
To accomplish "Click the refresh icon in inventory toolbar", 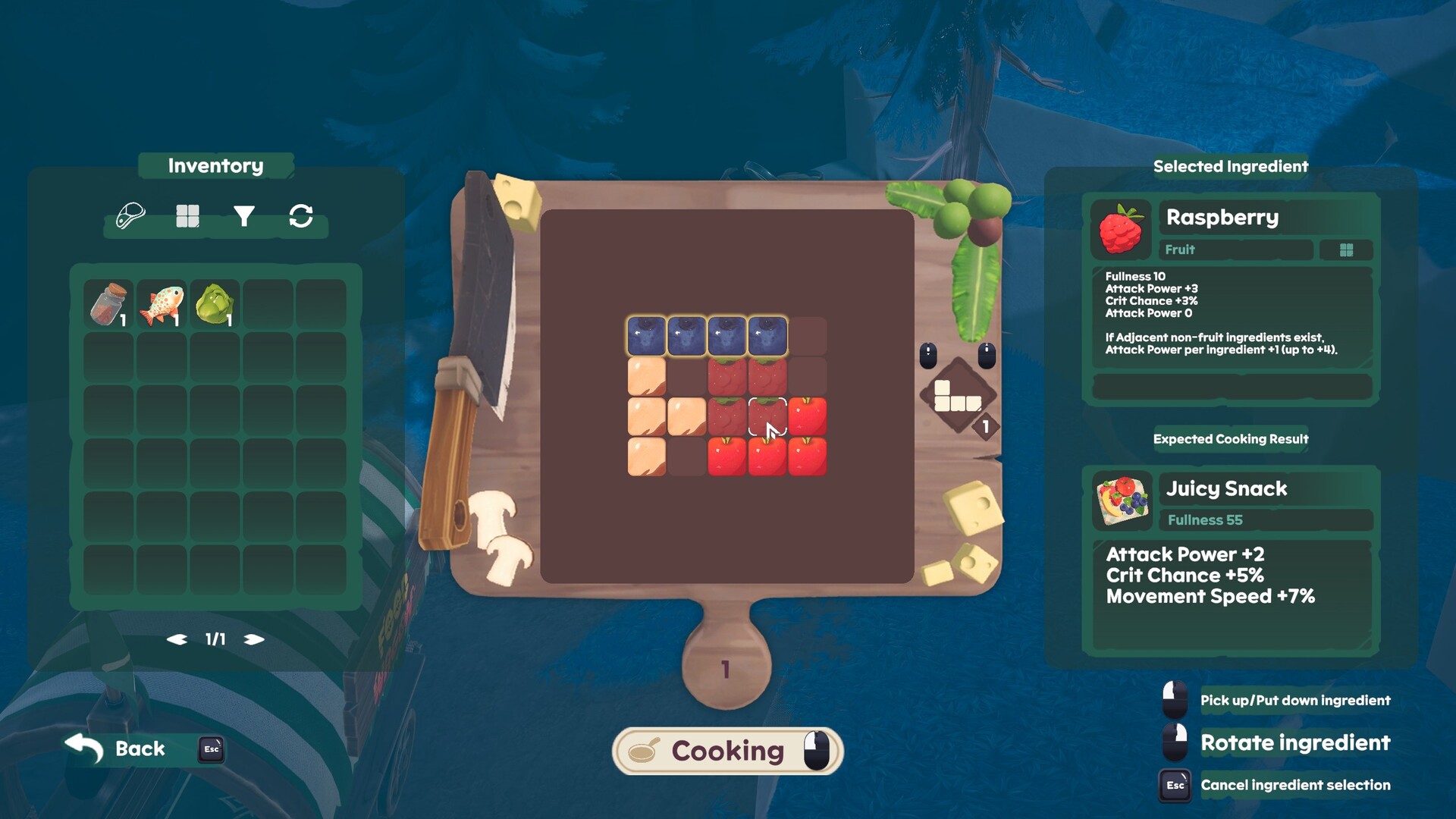I will point(300,215).
